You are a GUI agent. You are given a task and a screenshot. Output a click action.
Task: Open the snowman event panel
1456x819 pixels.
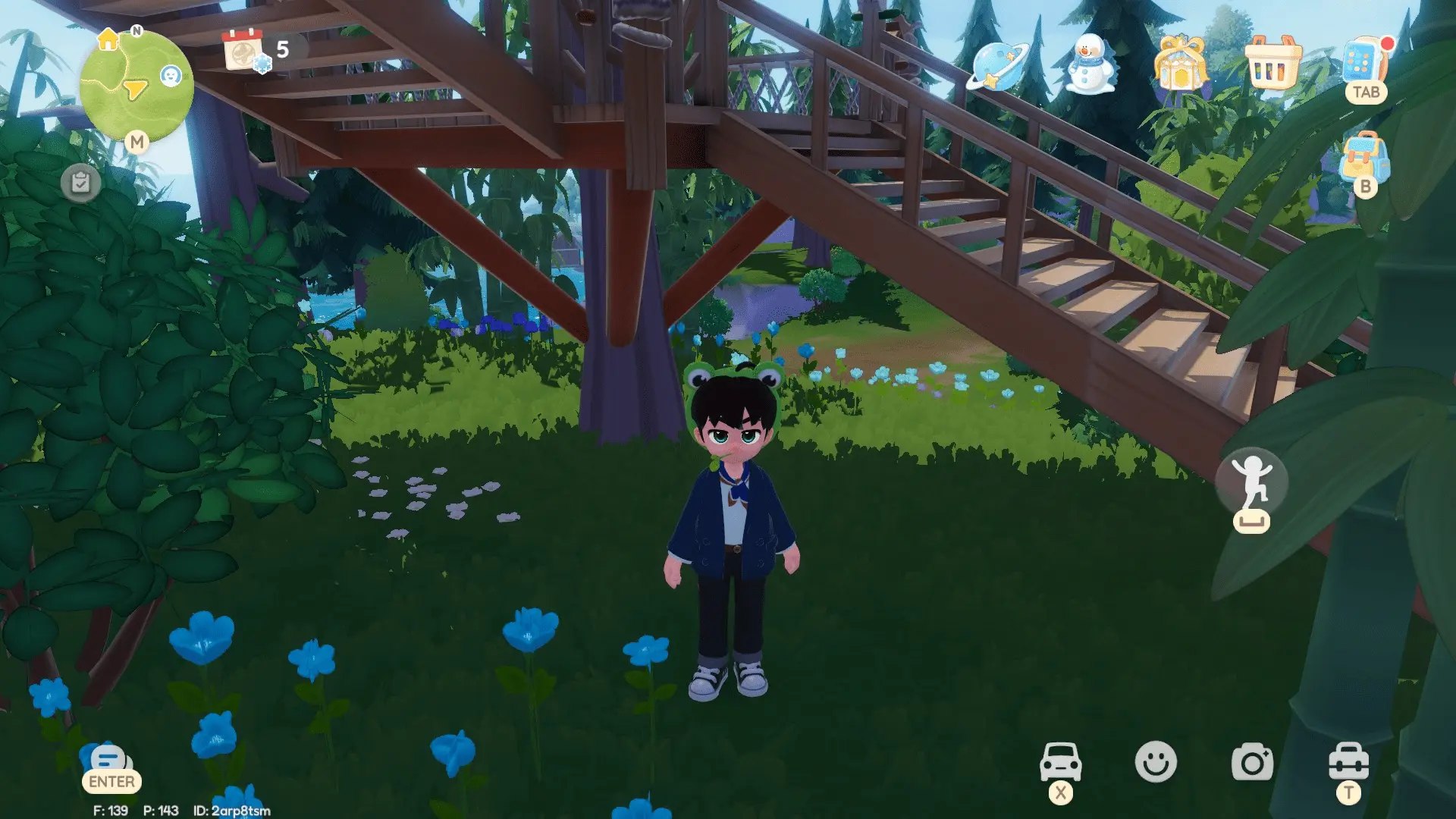[1090, 68]
